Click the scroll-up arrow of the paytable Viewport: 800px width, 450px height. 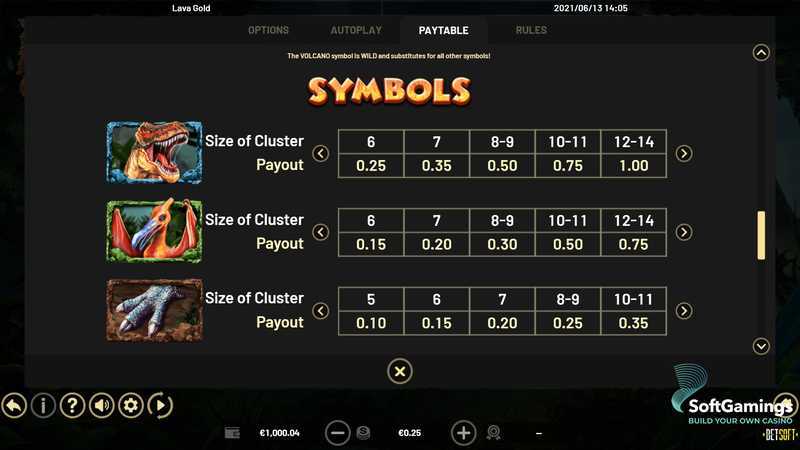761,53
